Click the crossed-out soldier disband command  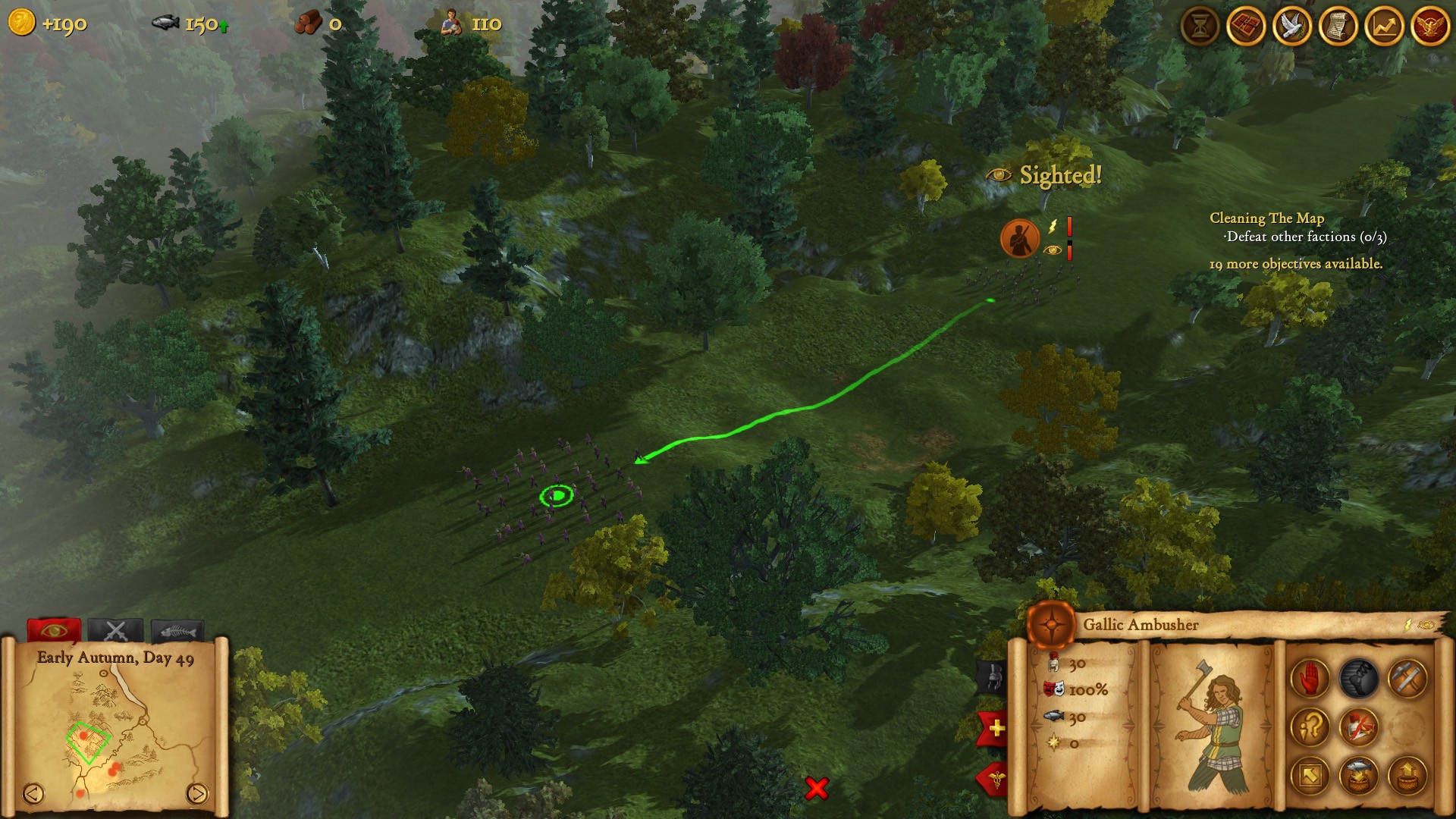click(x=1358, y=726)
